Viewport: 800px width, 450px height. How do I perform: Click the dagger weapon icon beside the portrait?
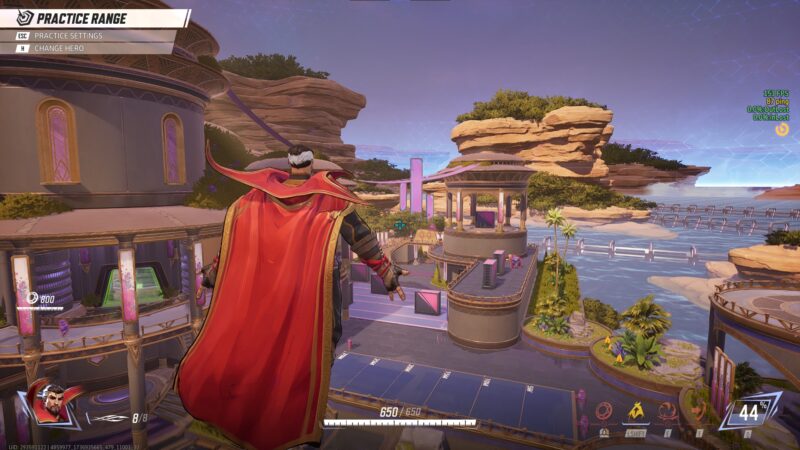[x=108, y=418]
